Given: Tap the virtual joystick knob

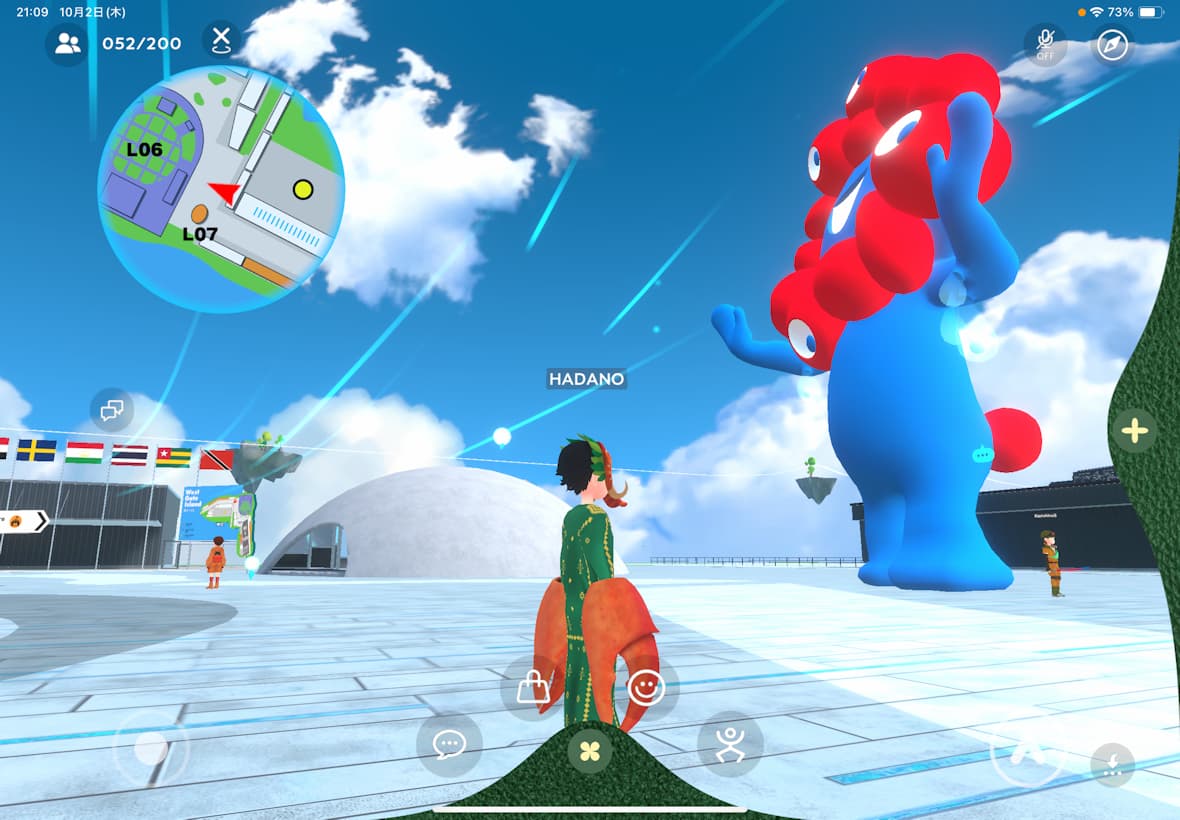Looking at the screenshot, I should click(x=151, y=748).
